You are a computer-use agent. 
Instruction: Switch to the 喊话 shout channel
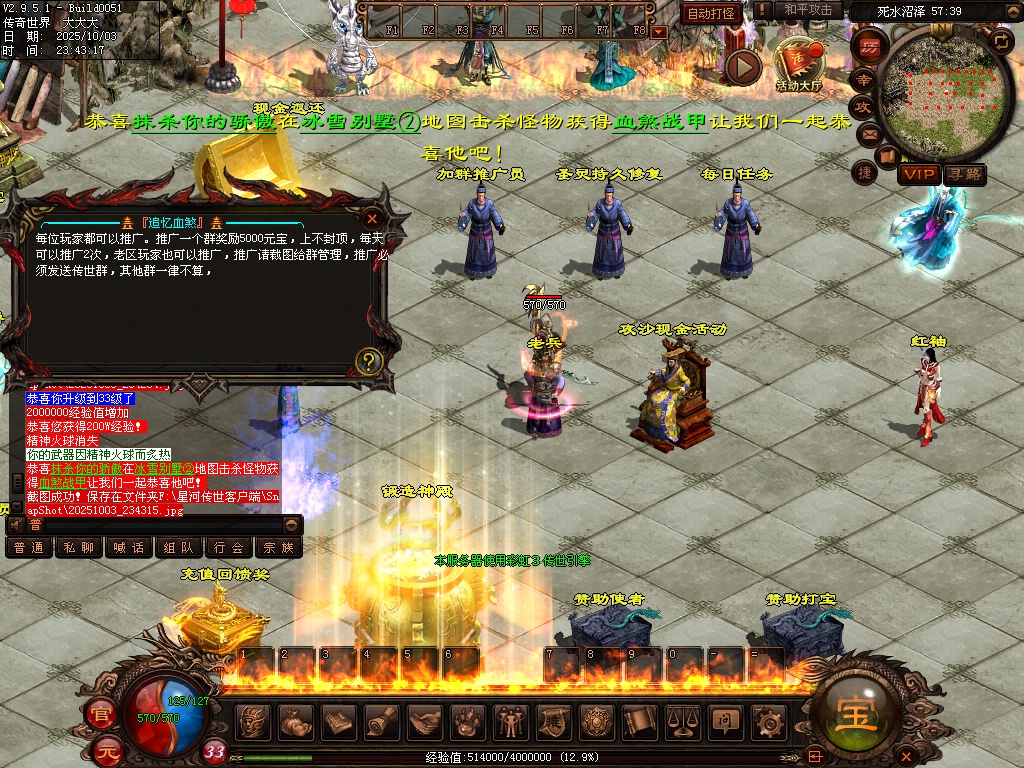(129, 547)
